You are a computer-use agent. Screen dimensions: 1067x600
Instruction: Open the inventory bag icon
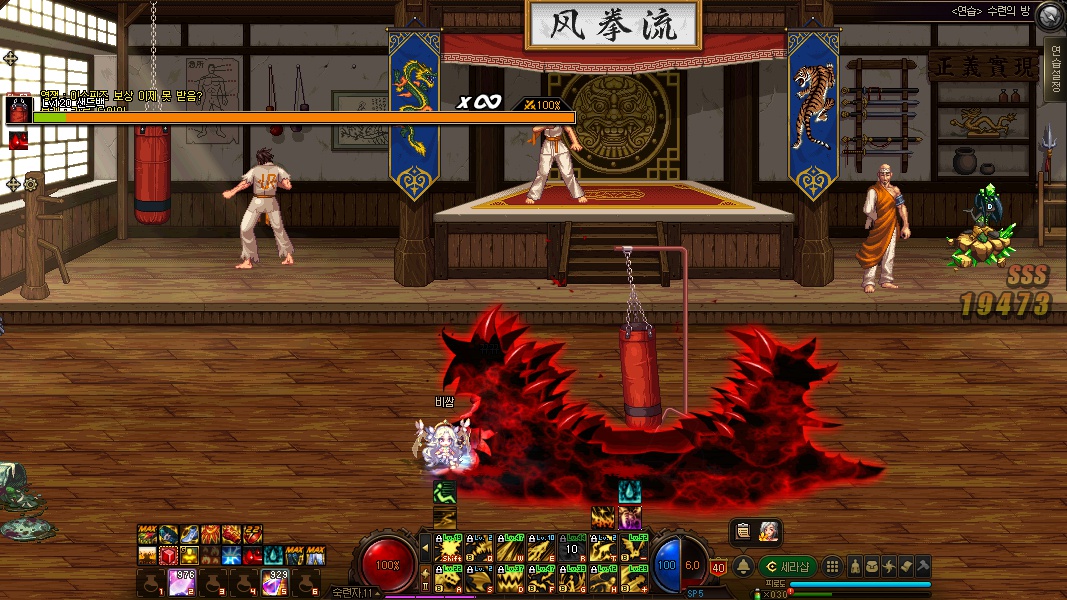[872, 567]
